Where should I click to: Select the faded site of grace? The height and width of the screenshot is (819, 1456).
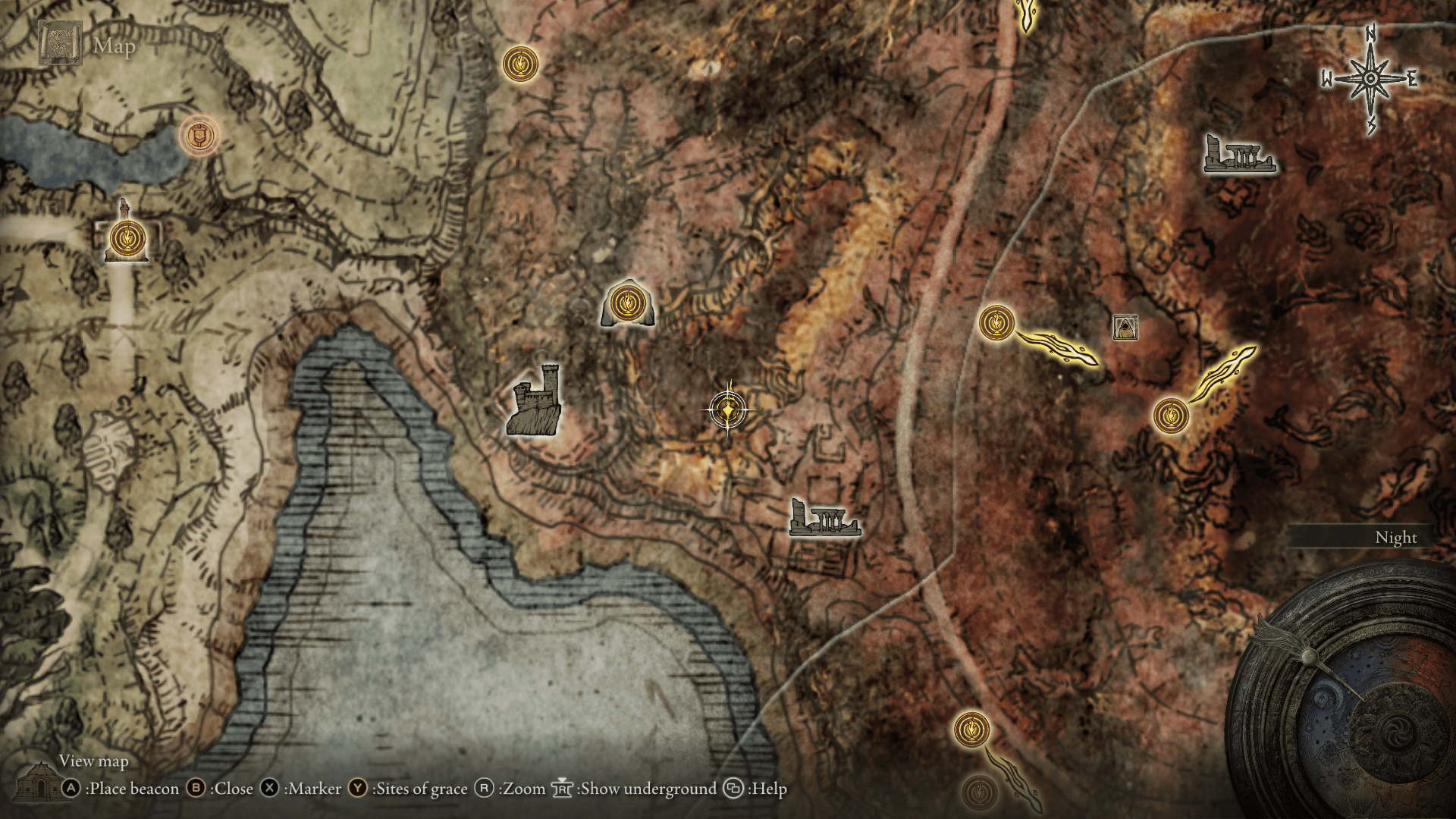979,793
